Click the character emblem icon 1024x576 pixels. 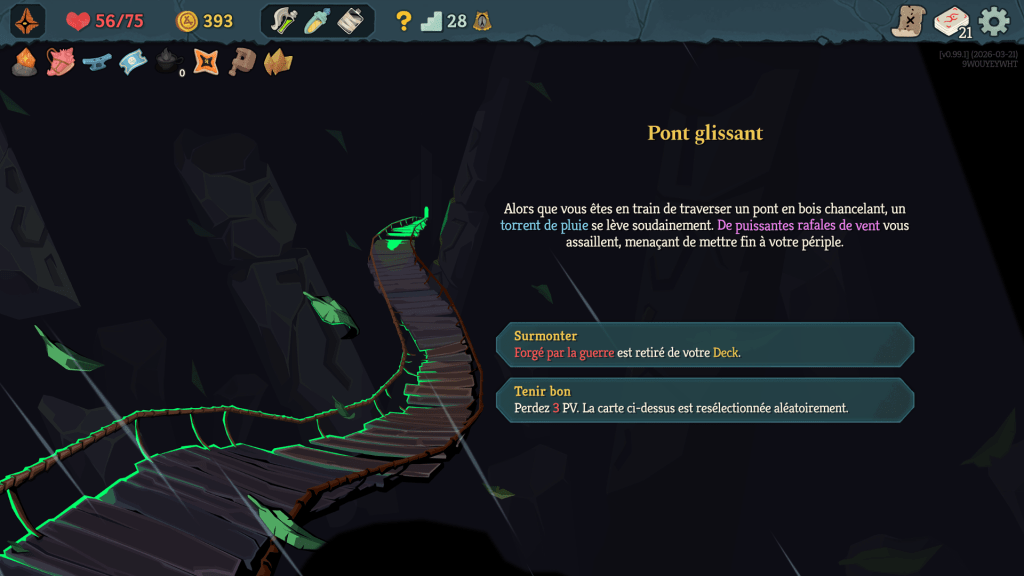(x=27, y=21)
